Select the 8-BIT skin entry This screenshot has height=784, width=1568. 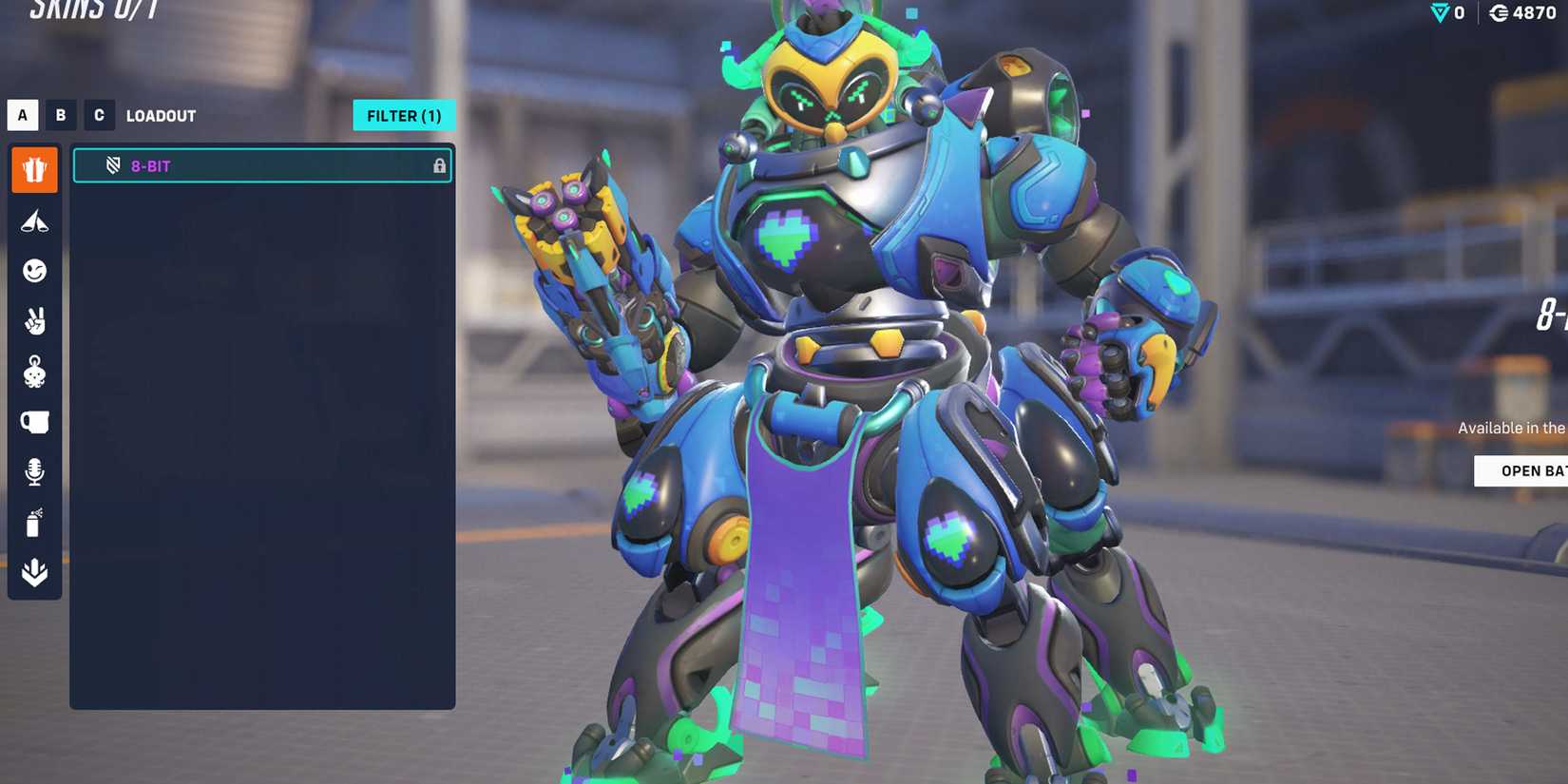[x=263, y=165]
